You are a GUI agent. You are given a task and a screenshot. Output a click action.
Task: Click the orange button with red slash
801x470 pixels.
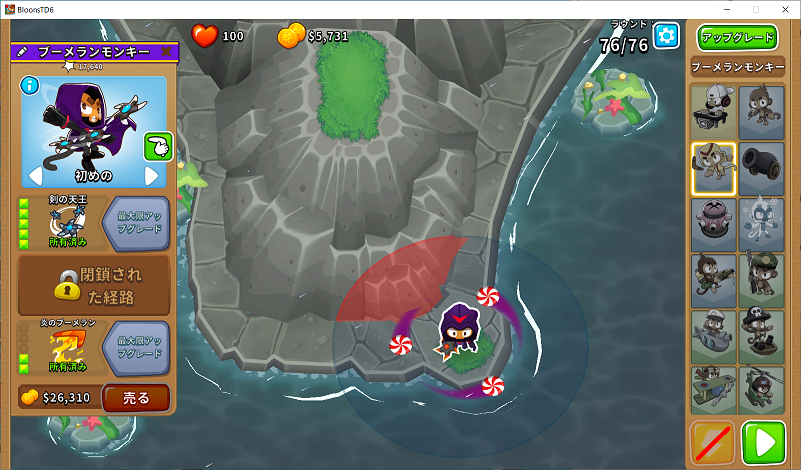[712, 443]
